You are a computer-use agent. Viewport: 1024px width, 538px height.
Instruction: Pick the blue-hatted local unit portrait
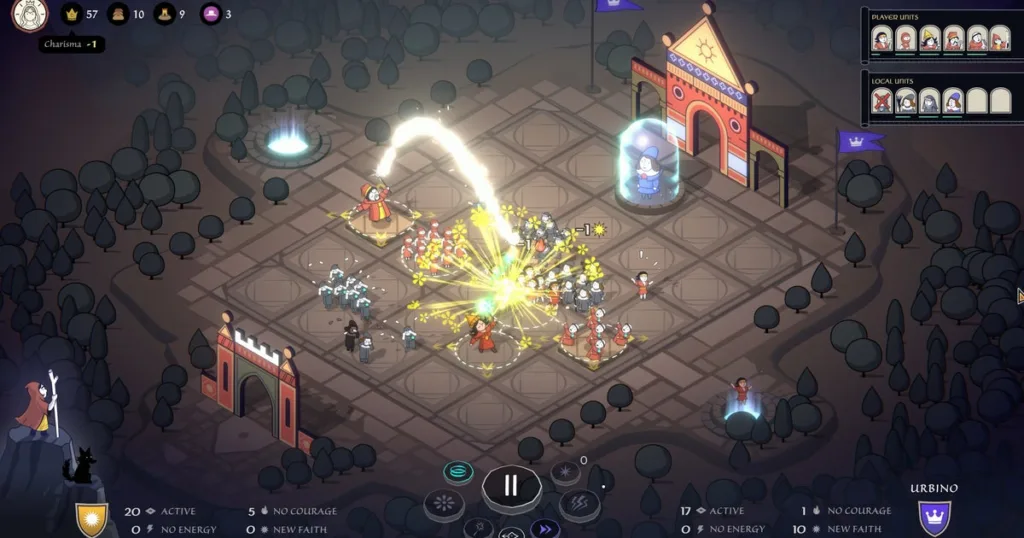(953, 100)
